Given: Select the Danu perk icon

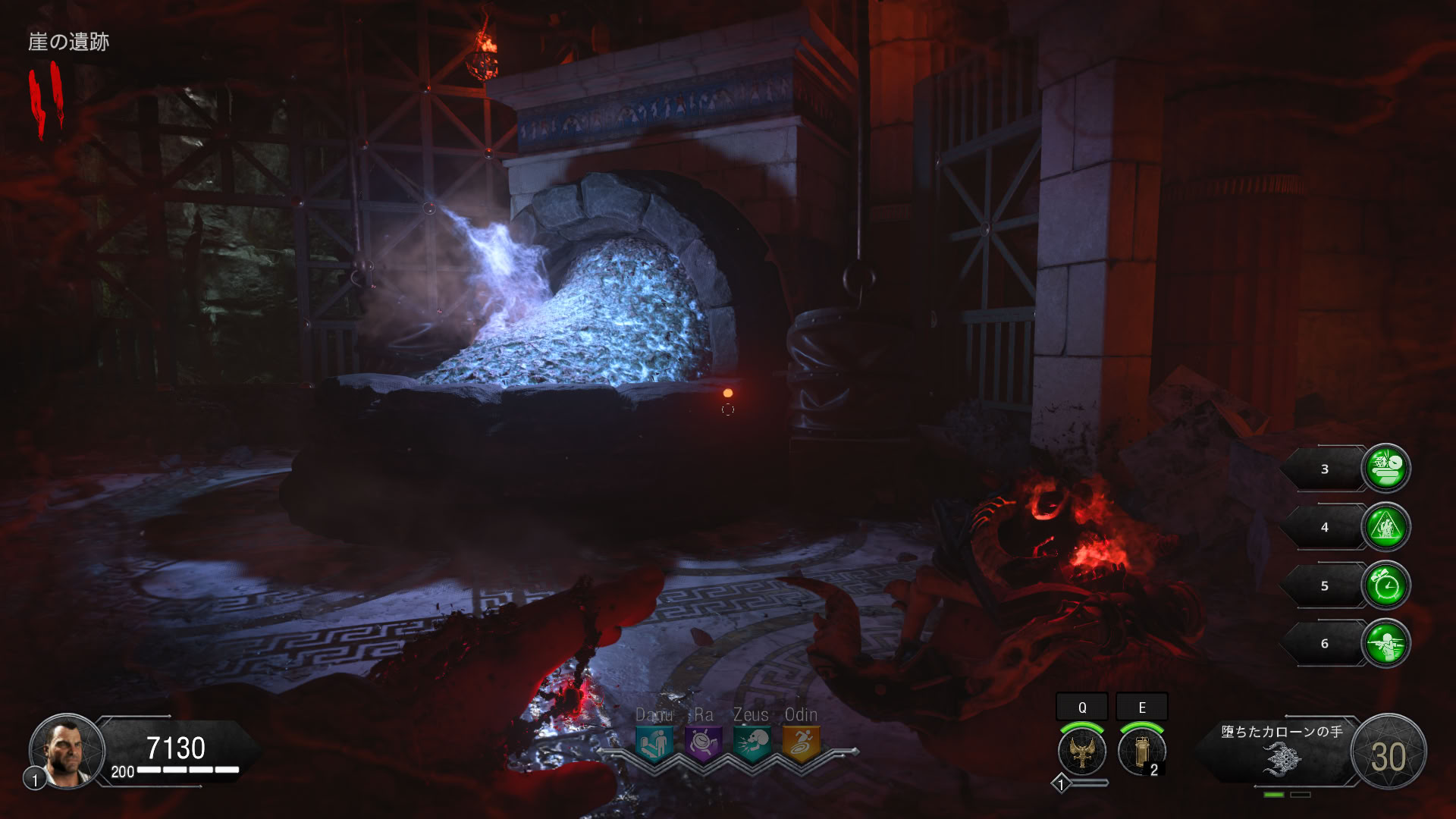Looking at the screenshot, I should (x=654, y=743).
